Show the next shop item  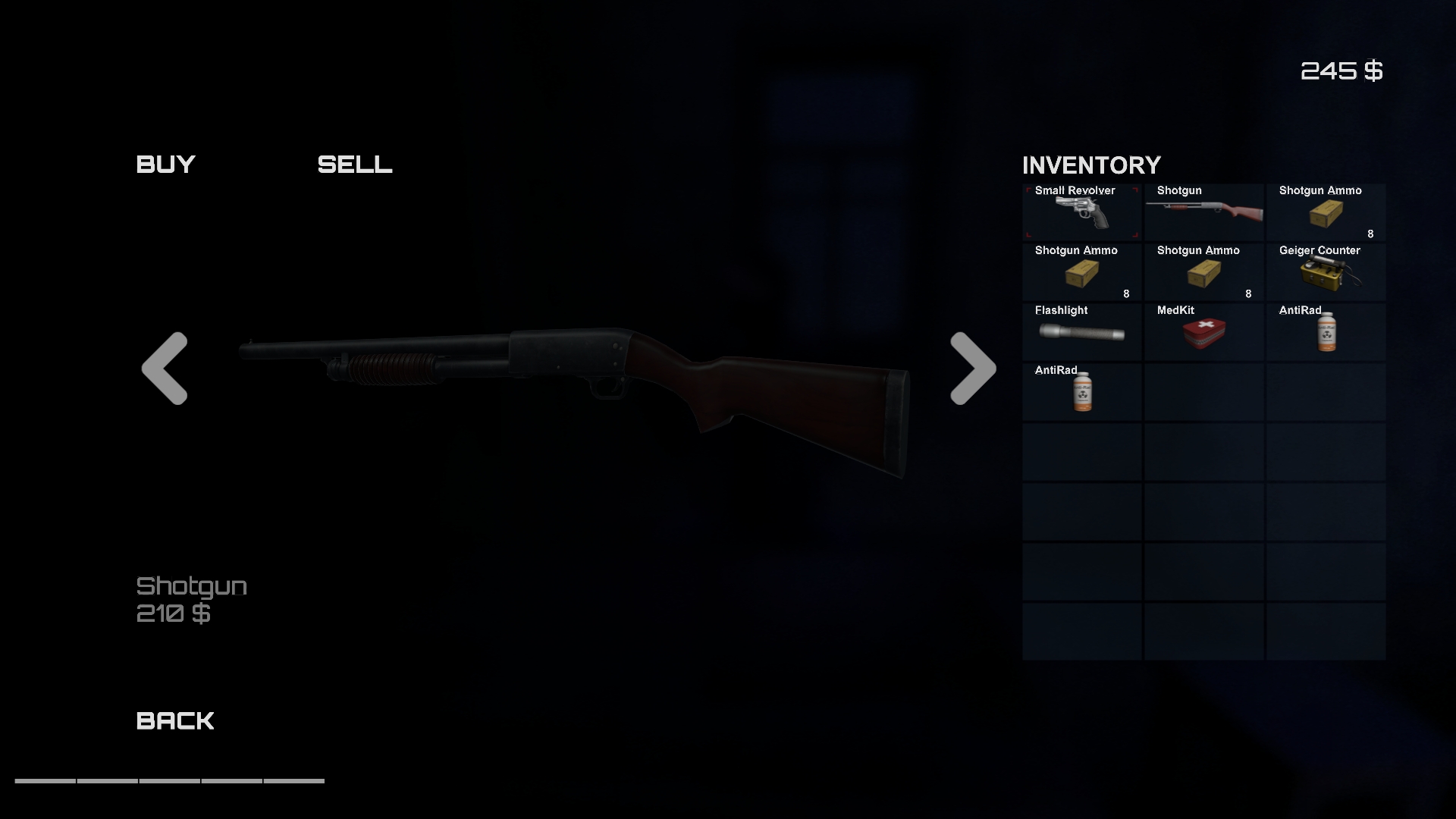pyautogui.click(x=973, y=369)
